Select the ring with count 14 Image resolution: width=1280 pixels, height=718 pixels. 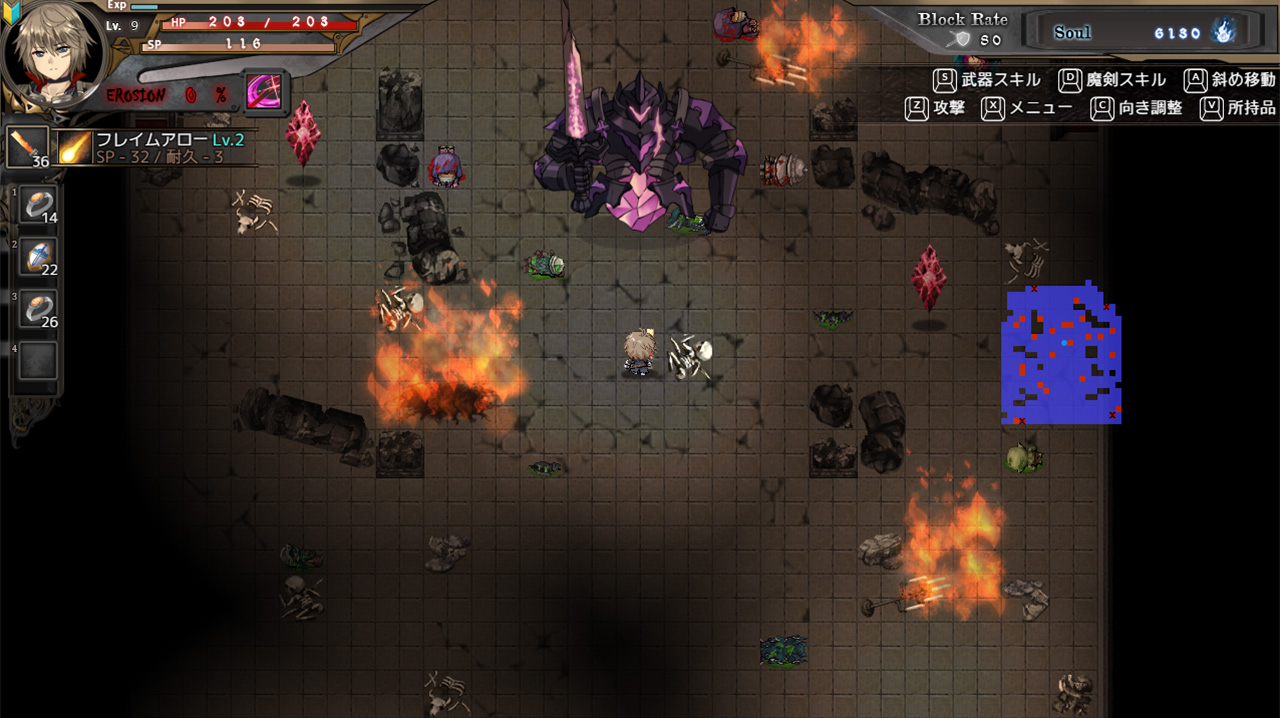tap(39, 205)
